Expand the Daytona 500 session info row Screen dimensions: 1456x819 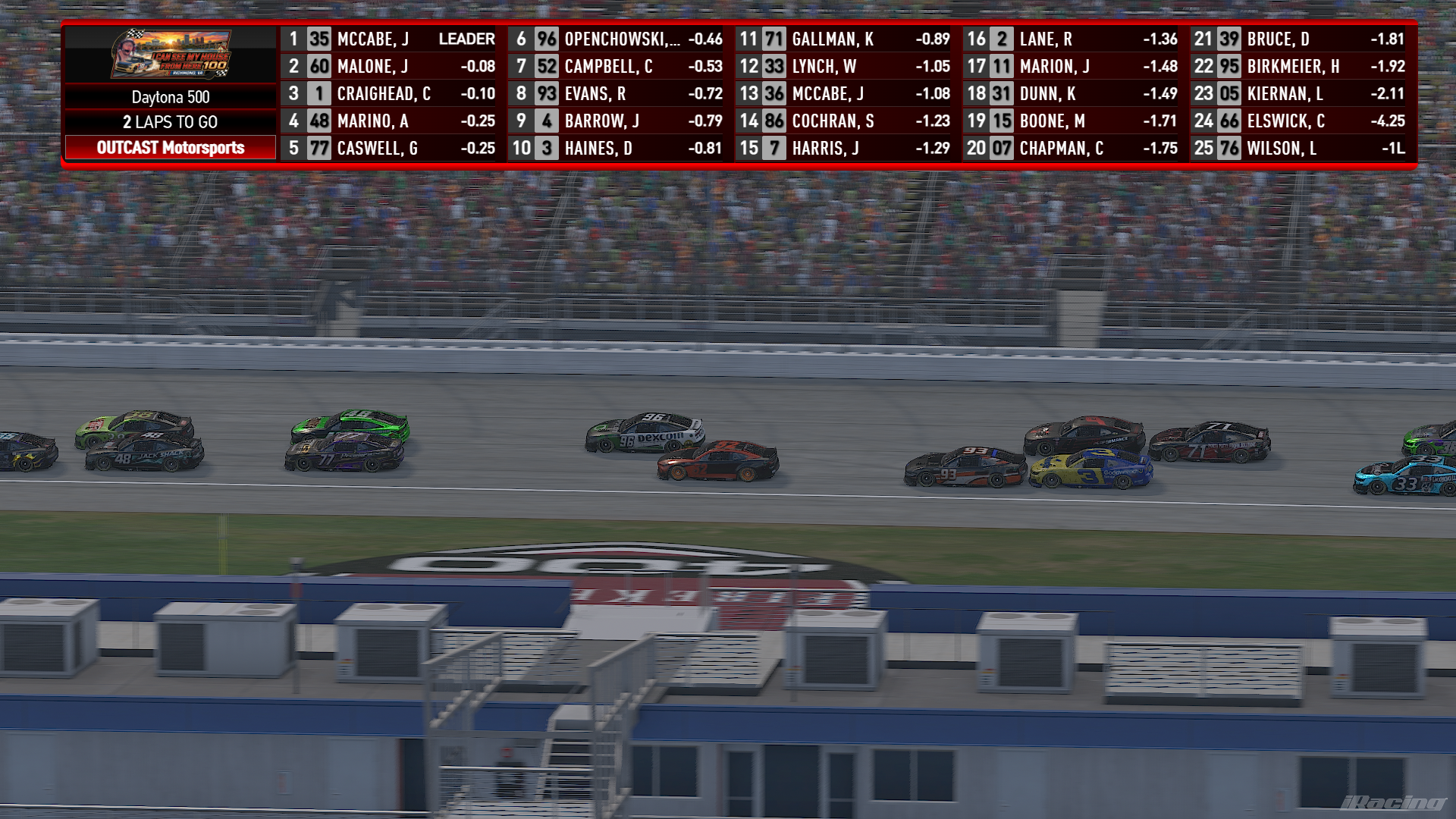pos(171,97)
